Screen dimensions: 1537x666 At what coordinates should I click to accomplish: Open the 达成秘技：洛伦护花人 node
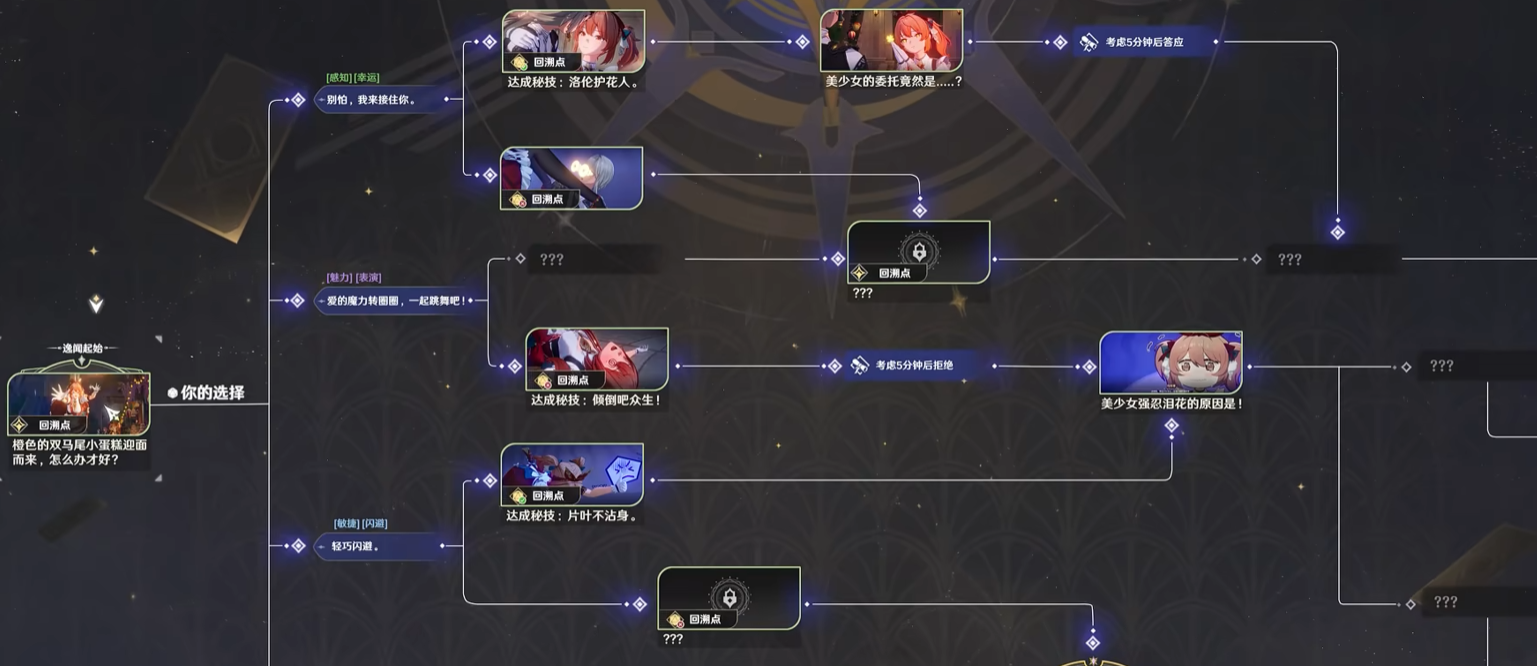[x=573, y=41]
